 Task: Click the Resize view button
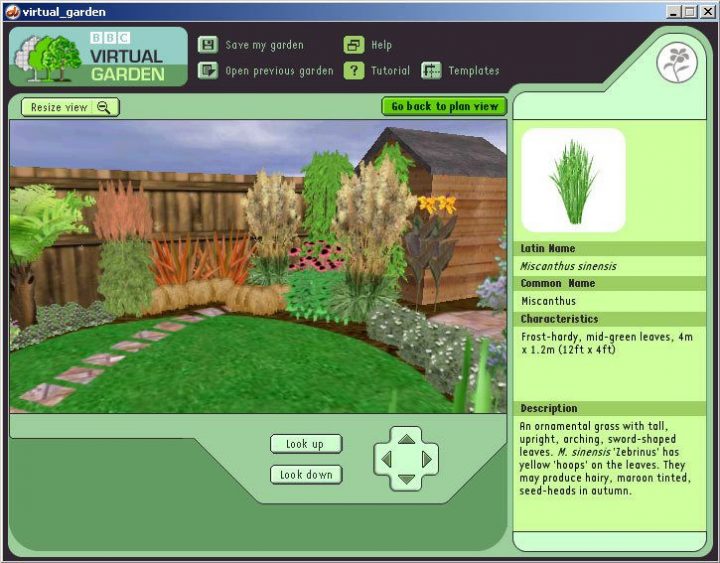[70, 107]
